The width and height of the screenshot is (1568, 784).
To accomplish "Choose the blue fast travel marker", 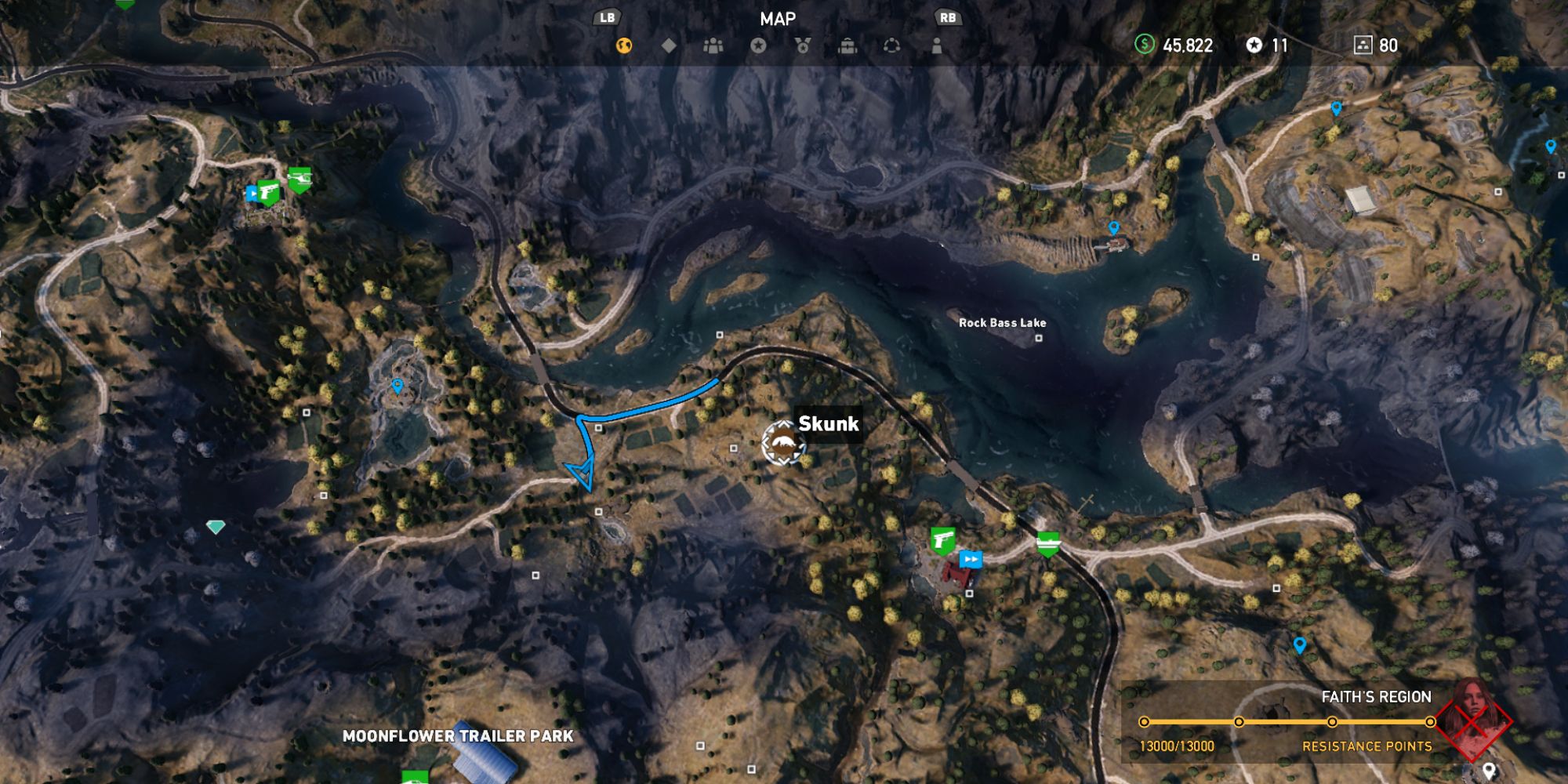I will [971, 559].
